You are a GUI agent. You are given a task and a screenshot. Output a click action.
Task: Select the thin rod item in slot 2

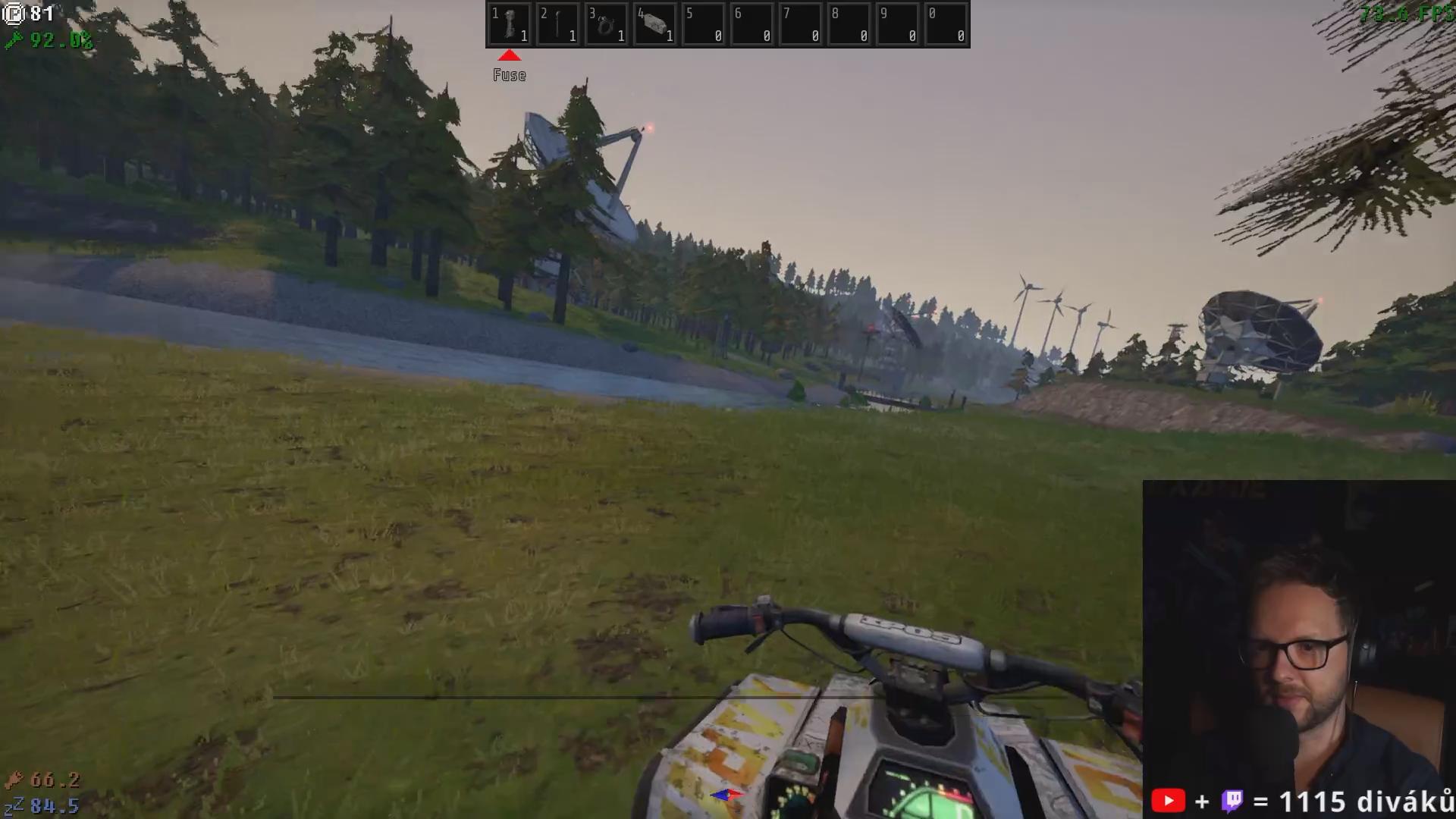[x=558, y=25]
